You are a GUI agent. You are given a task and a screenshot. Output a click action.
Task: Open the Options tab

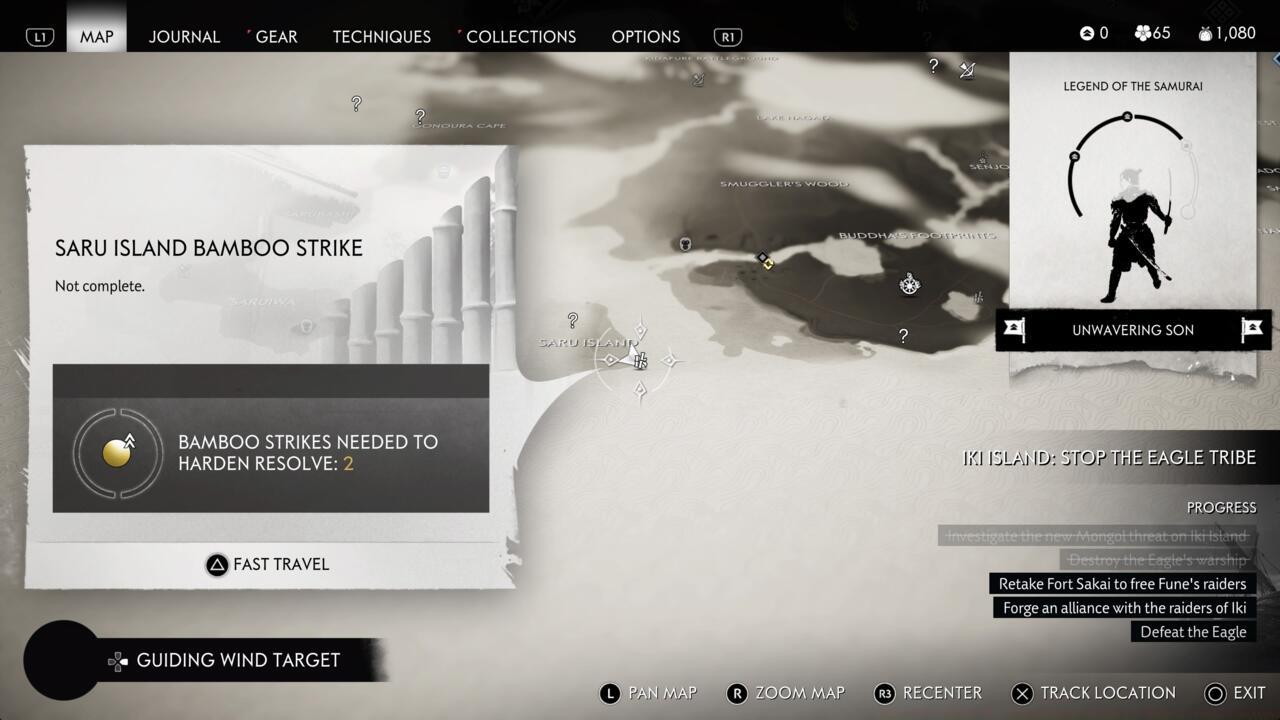[x=645, y=37]
